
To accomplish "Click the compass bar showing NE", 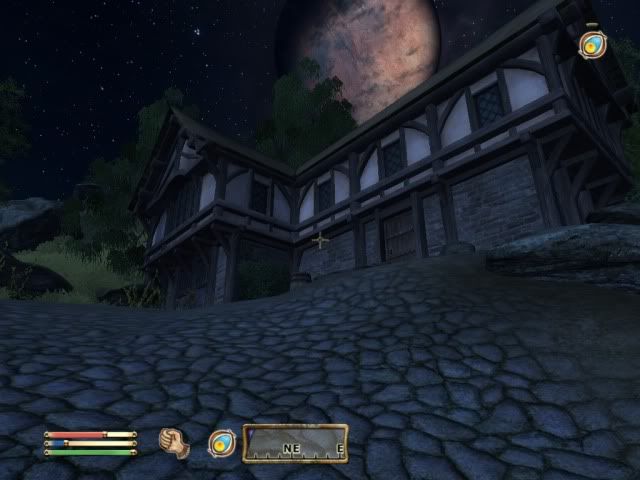I will click(x=295, y=443).
